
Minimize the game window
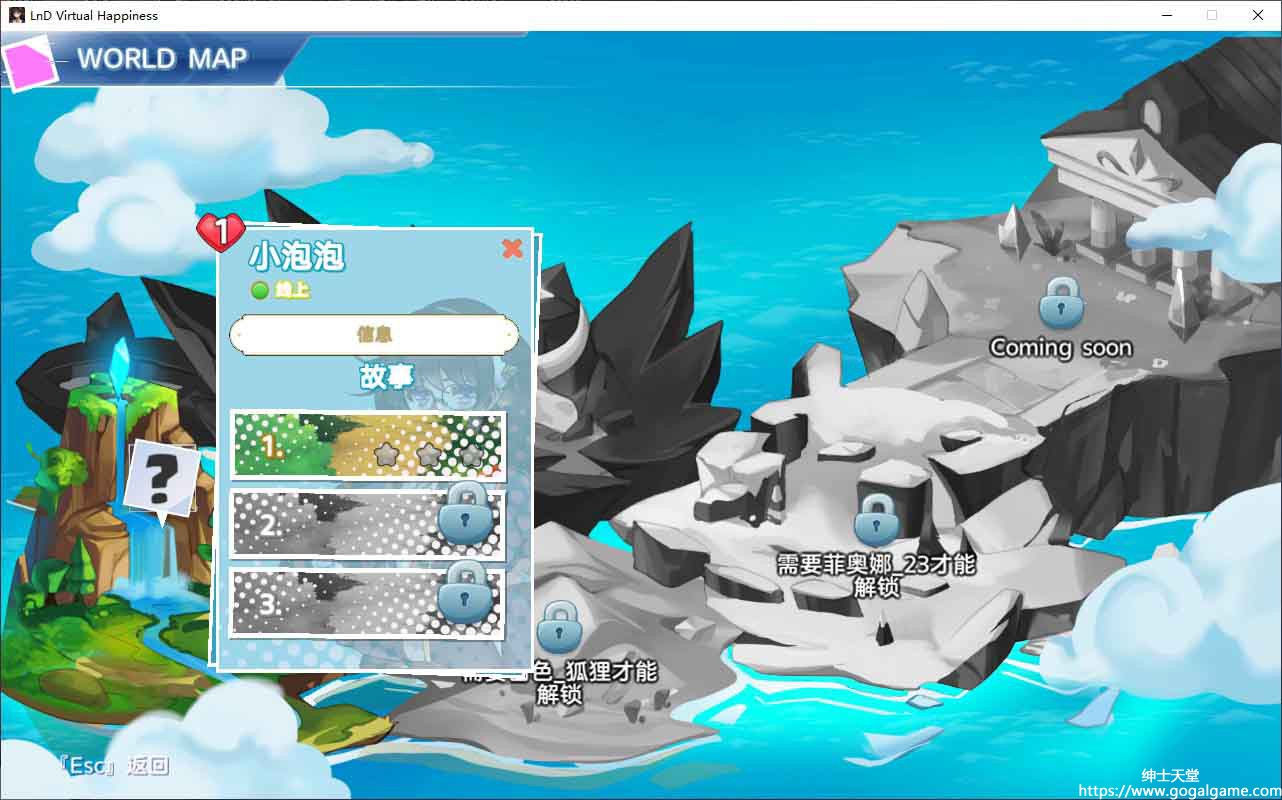point(1166,15)
